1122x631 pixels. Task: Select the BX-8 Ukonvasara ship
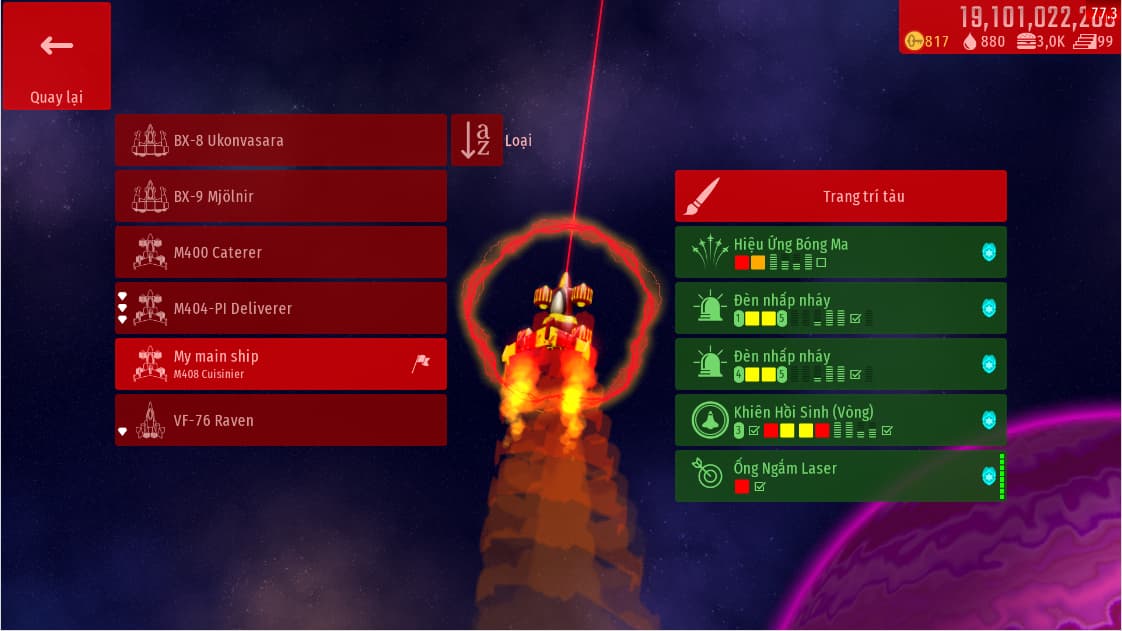coord(280,140)
